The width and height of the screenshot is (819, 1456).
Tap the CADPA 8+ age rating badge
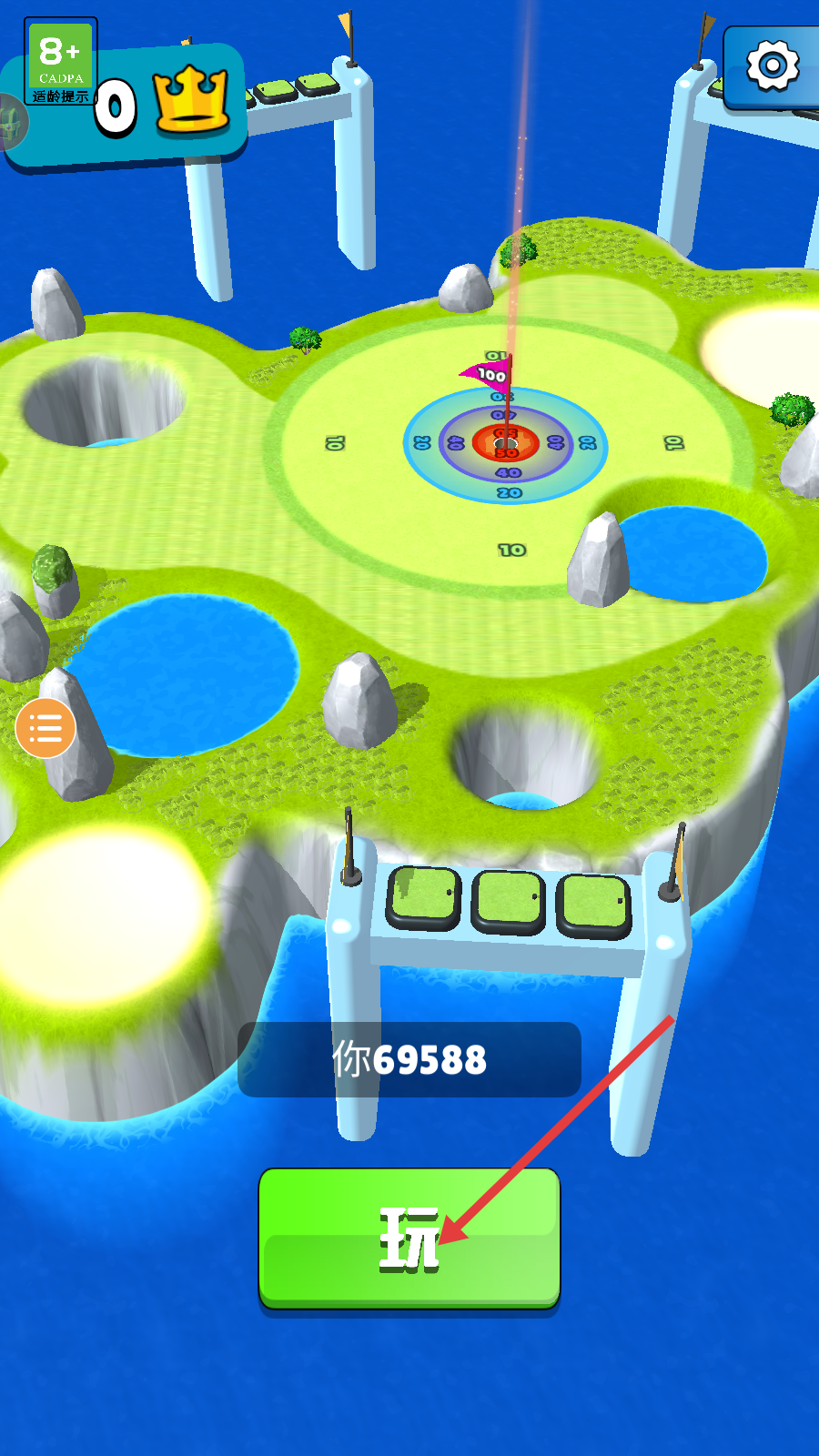pos(60,61)
